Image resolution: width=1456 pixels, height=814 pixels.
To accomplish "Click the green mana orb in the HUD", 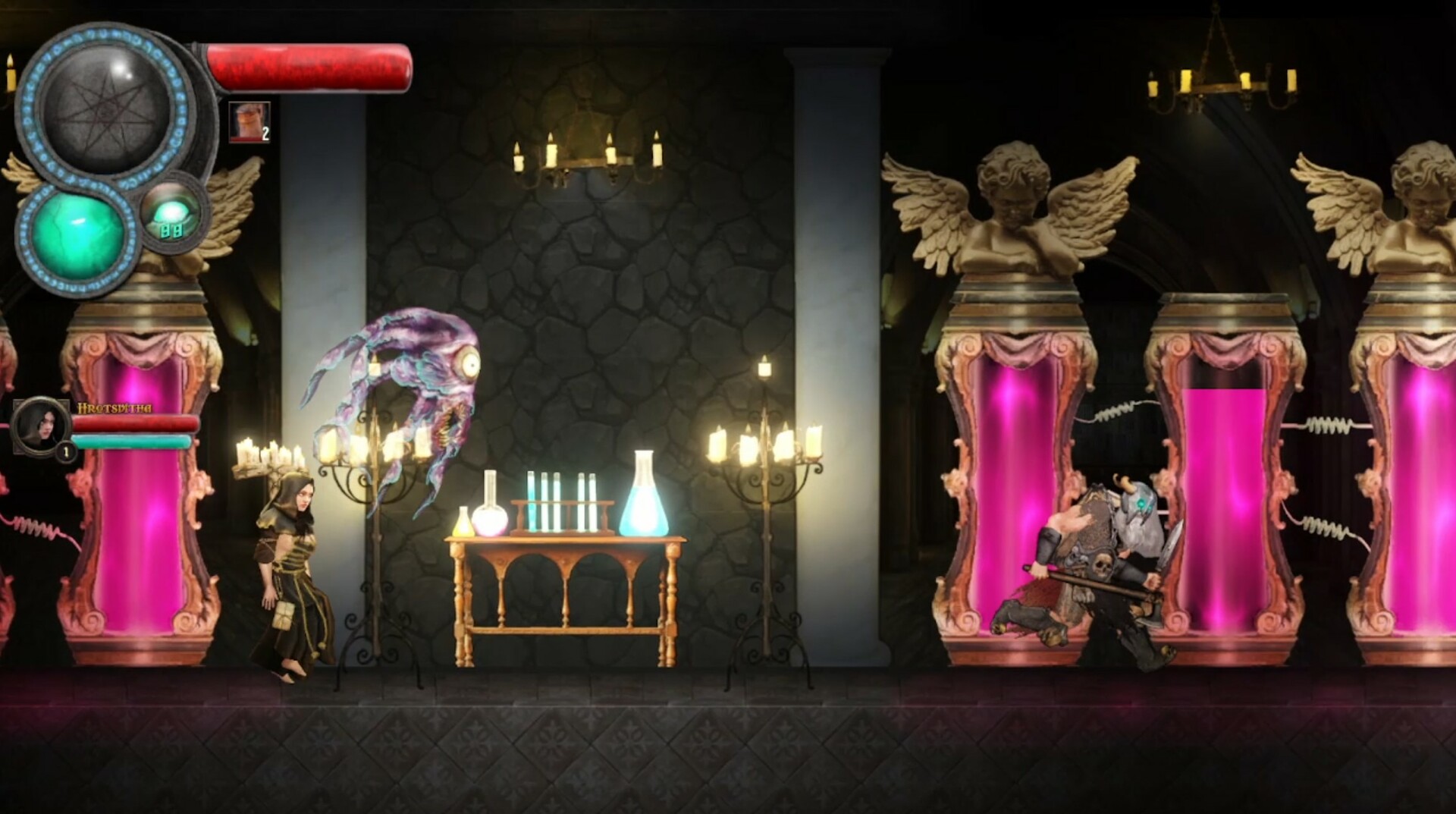I will click(76, 230).
